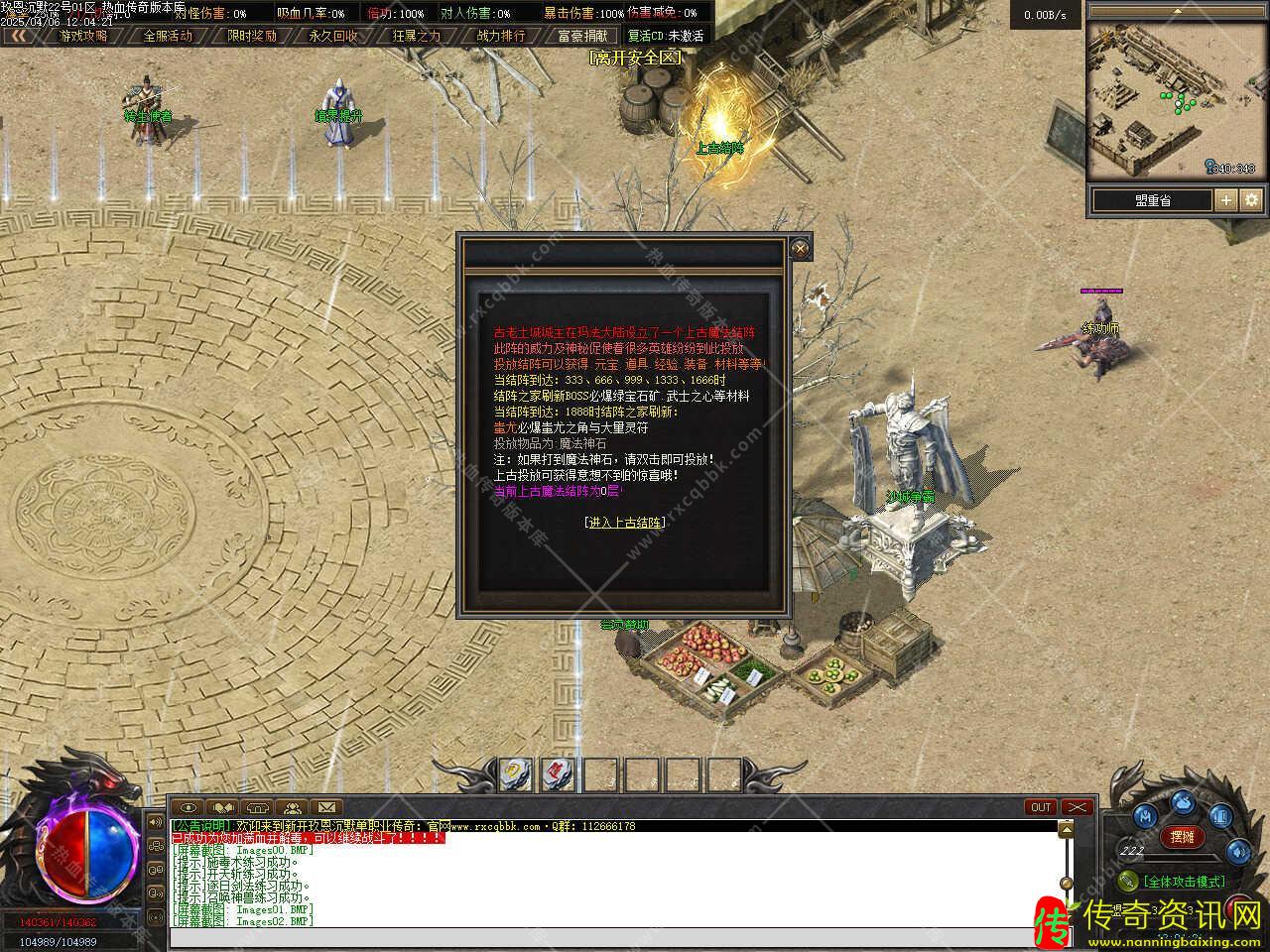Viewport: 1270px width, 952px height.
Task: Collapse the minimap with the top arrow bar
Action: coord(1177,10)
